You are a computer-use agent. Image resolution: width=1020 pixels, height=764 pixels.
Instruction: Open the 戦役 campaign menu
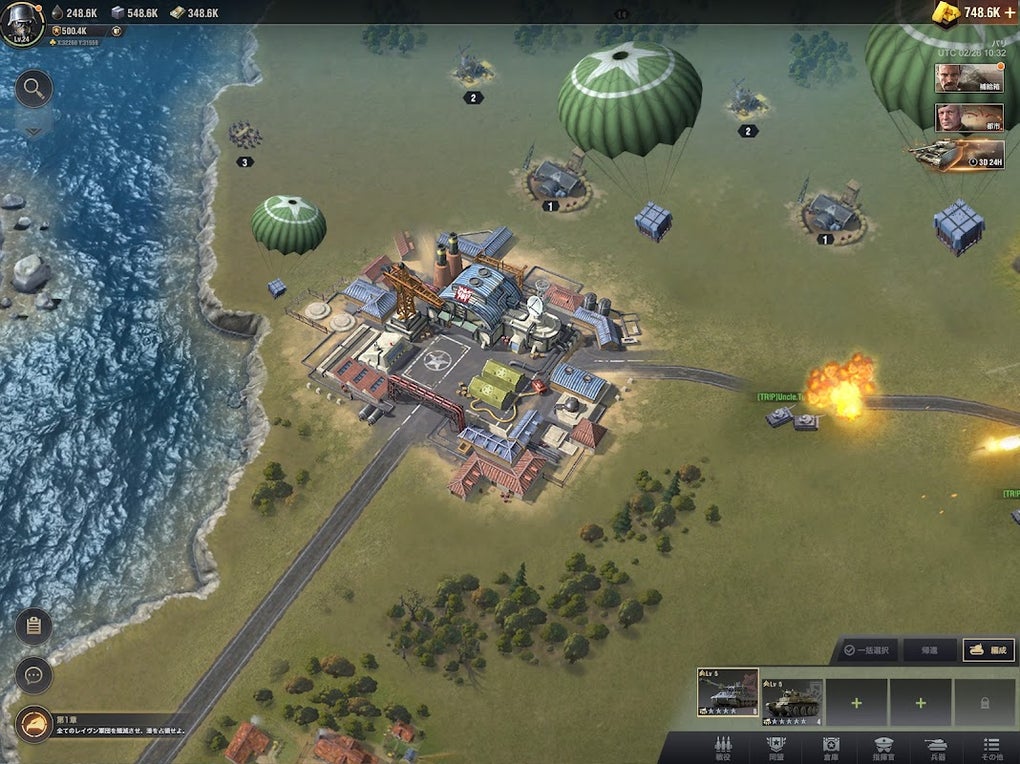point(723,748)
